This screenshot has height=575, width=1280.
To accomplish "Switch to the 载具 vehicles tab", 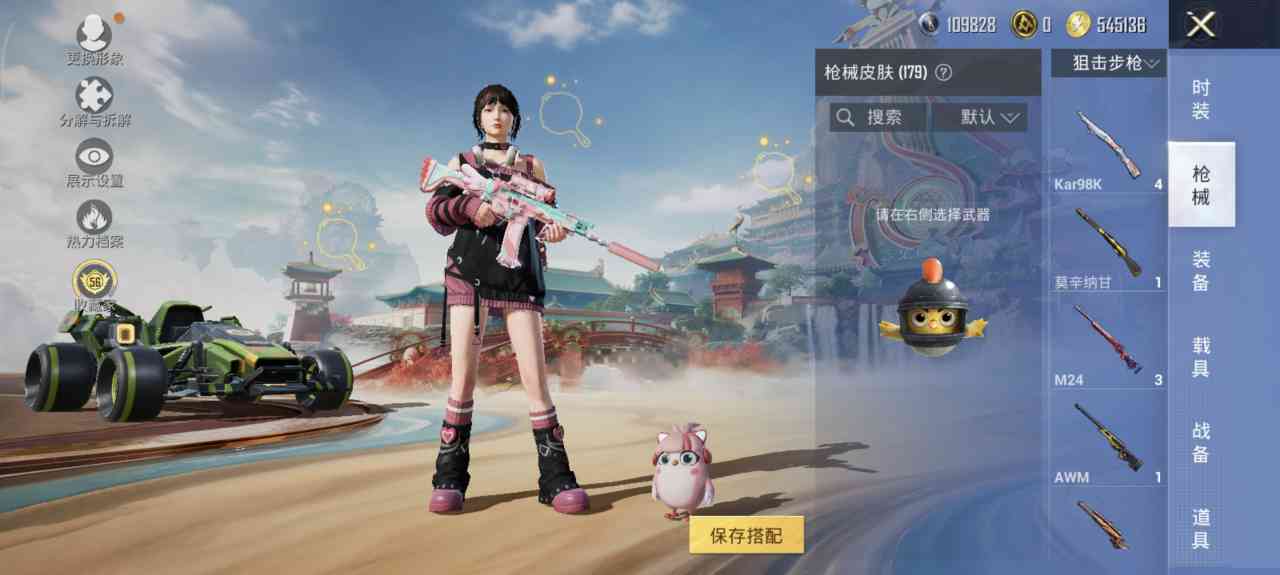I will click(x=1201, y=357).
